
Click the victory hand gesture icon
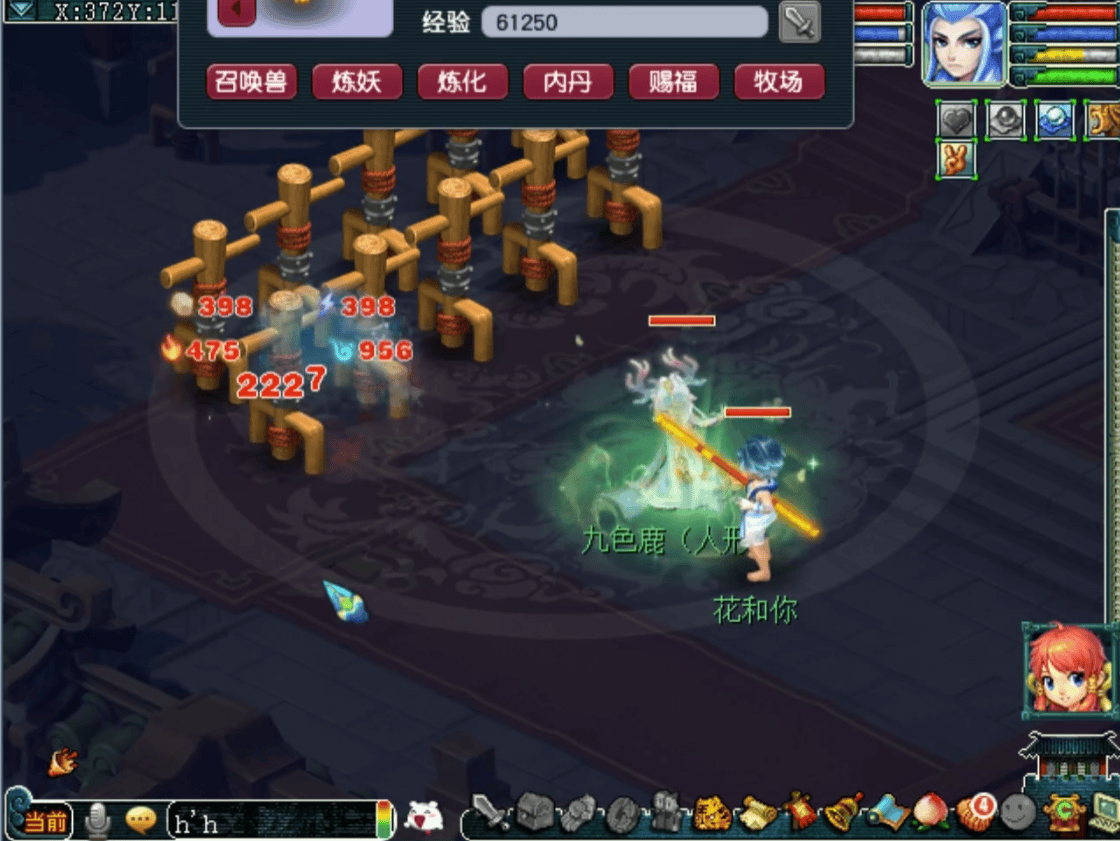point(956,160)
